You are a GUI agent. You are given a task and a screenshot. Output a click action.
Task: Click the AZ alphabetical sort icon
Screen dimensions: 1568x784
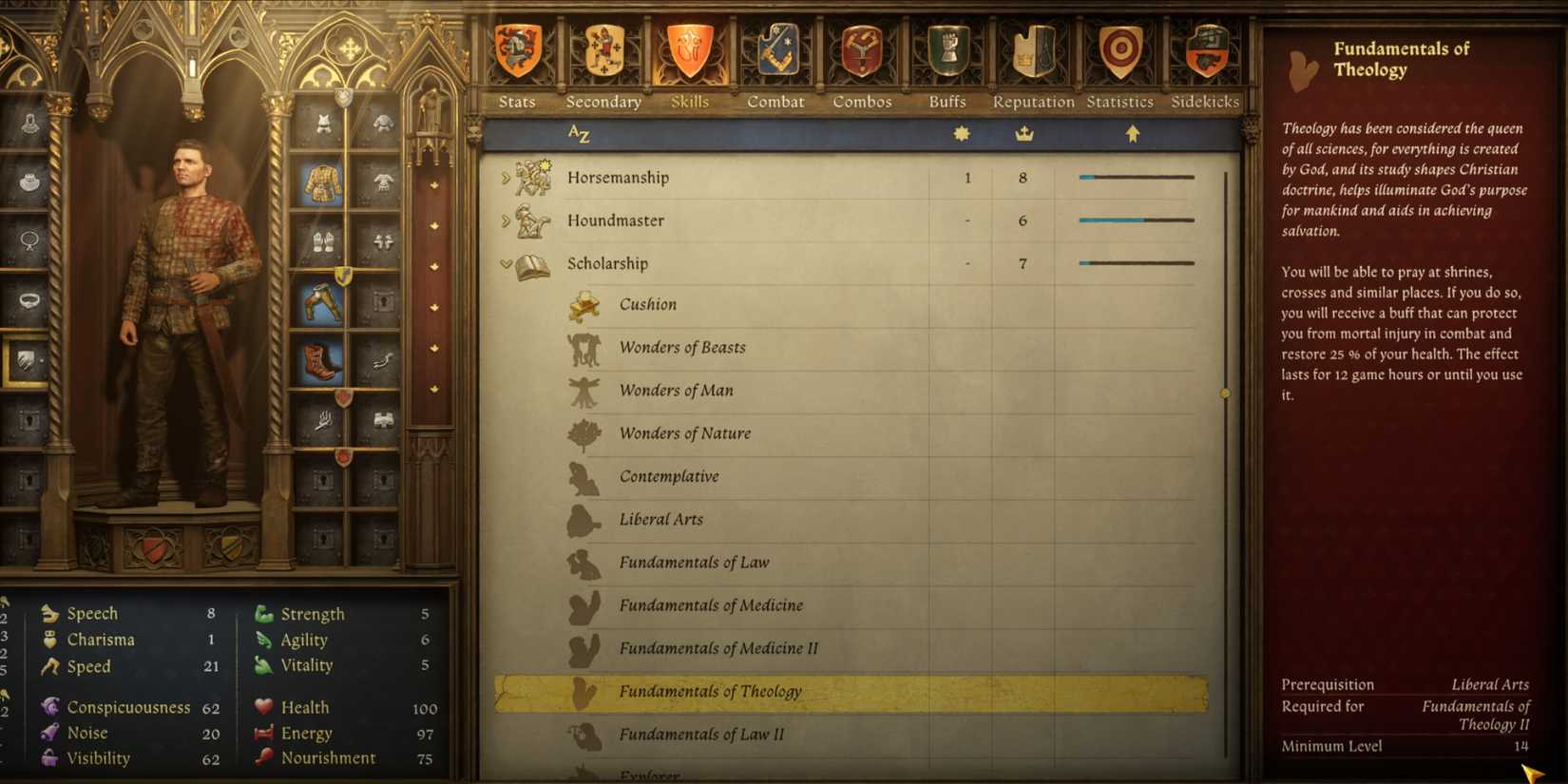(578, 134)
